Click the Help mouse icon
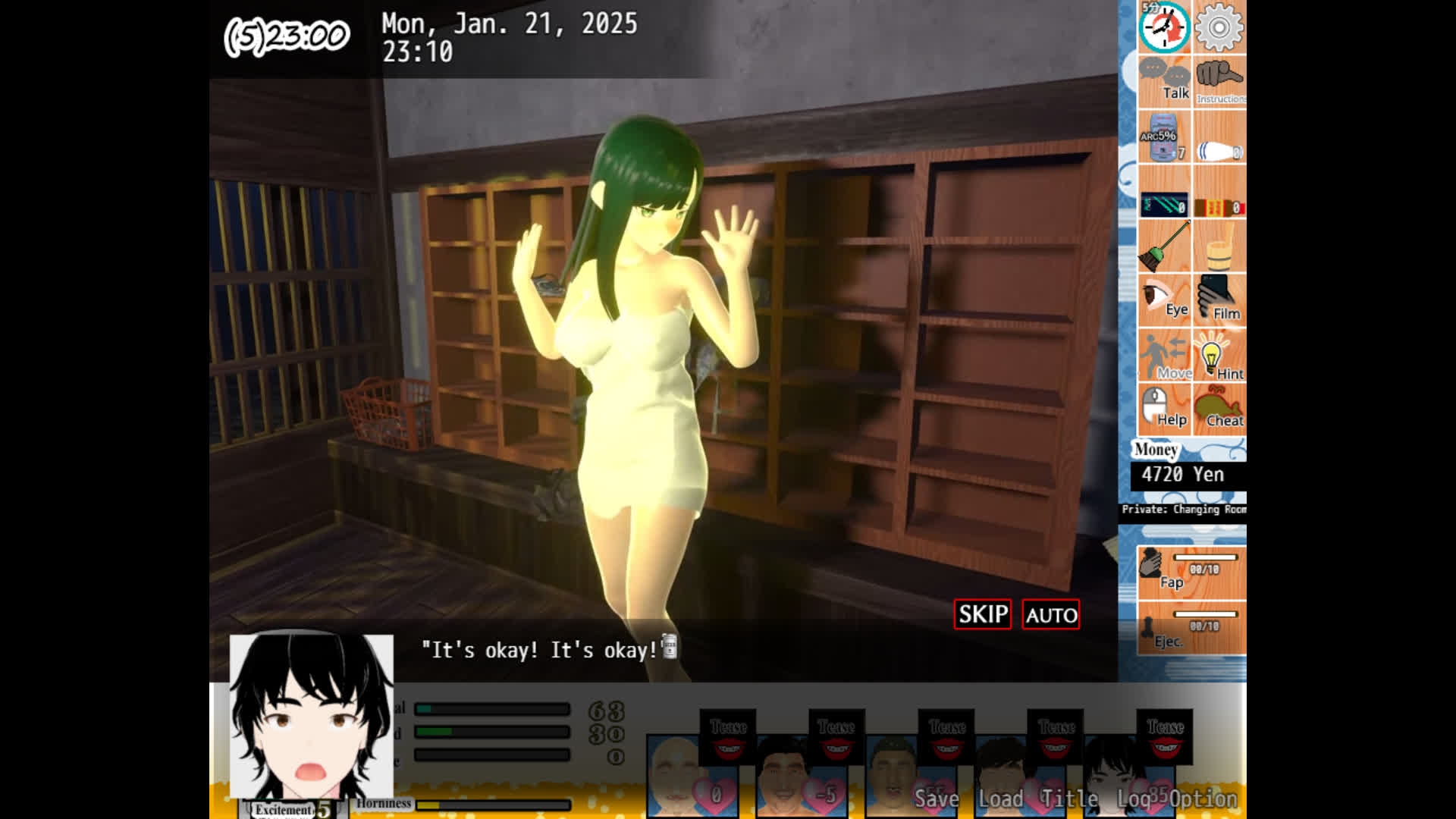This screenshot has width=1456, height=819. point(1166,409)
